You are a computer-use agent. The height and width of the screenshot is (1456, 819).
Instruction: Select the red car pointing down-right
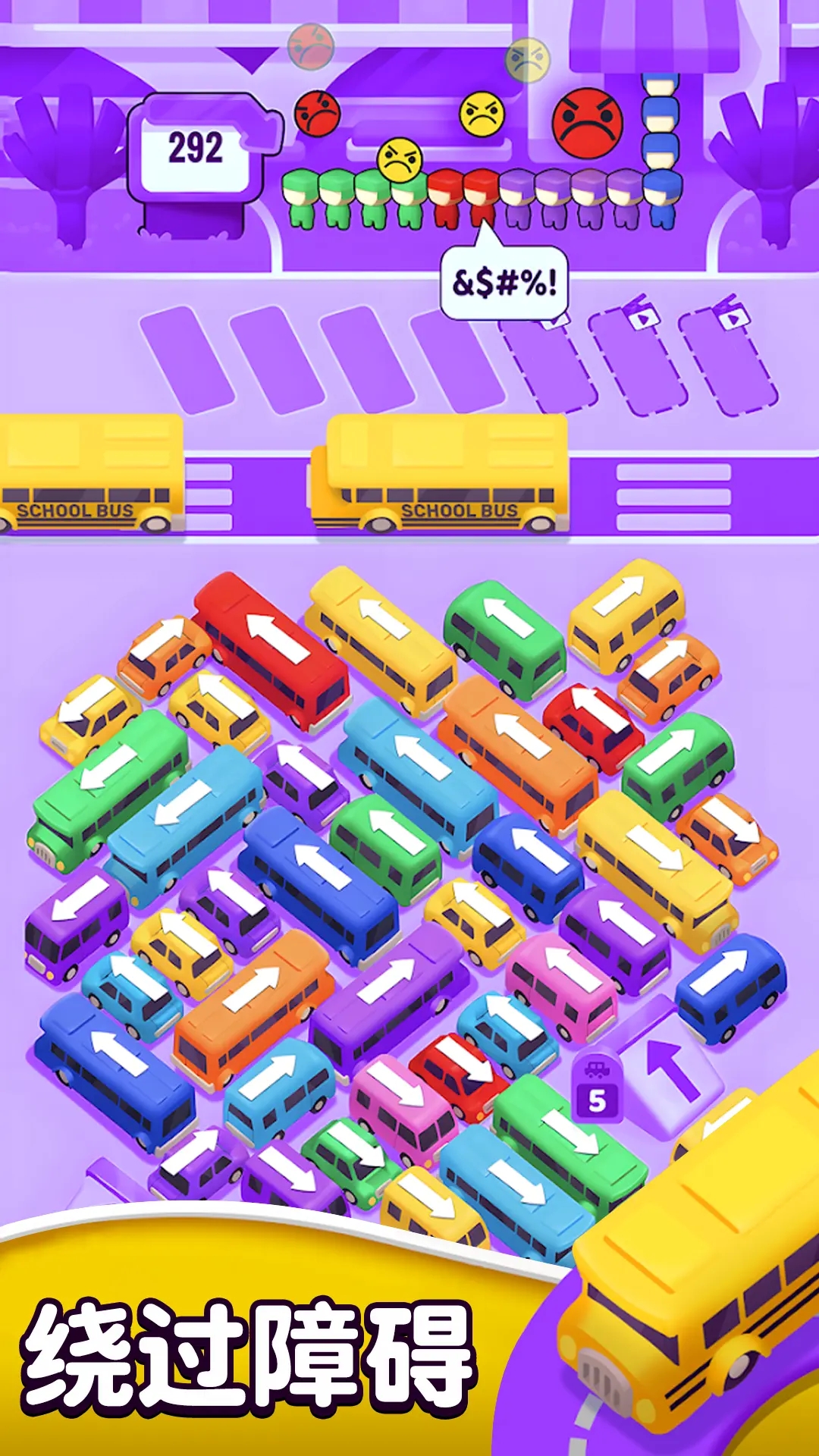click(459, 1073)
